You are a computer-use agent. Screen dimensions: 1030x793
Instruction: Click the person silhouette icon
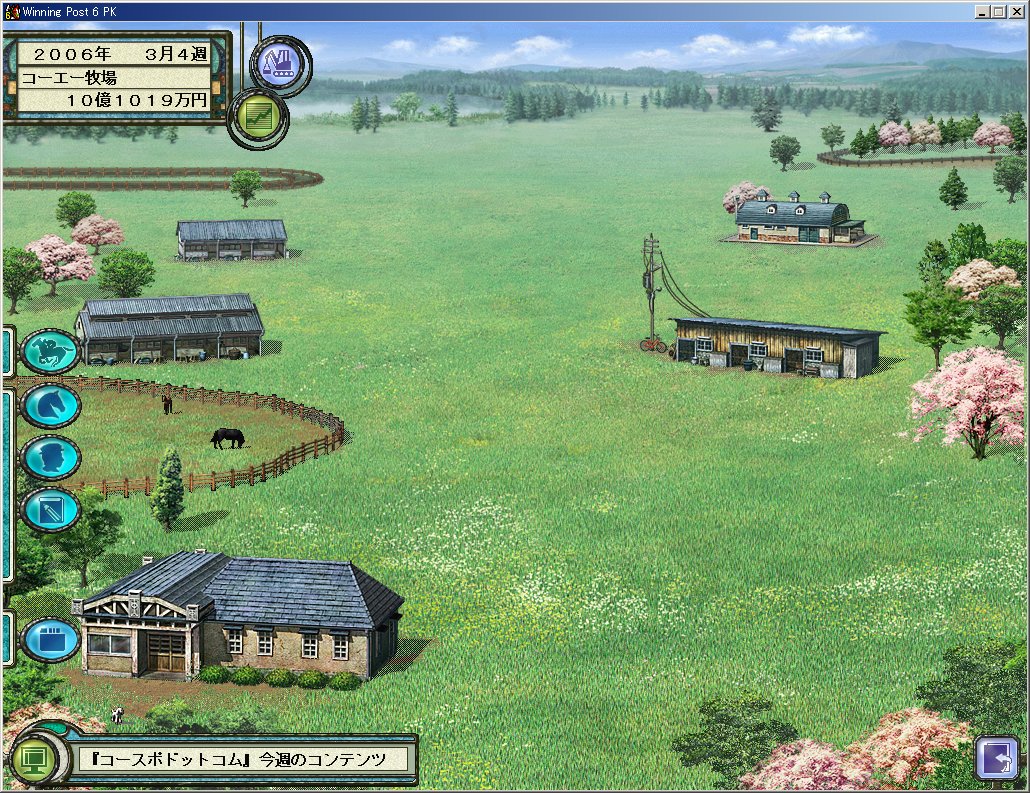click(x=50, y=458)
